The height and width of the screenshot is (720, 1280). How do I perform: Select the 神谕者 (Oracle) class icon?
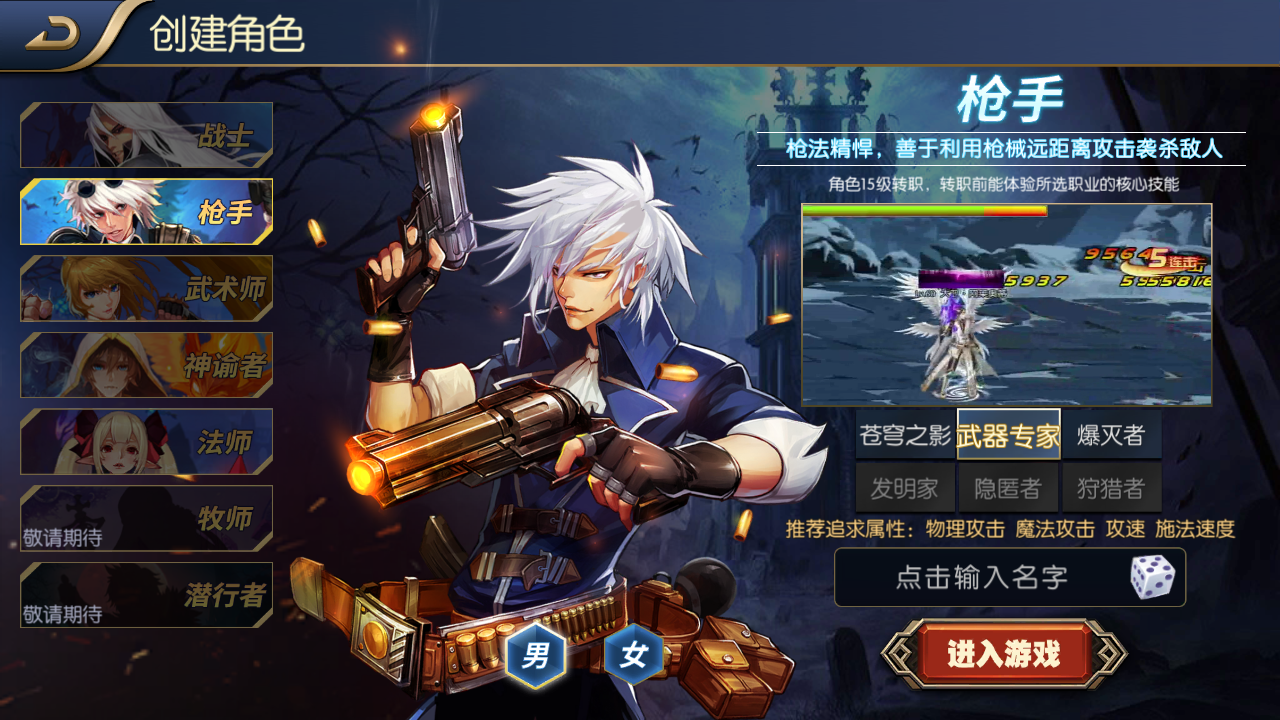click(x=144, y=364)
